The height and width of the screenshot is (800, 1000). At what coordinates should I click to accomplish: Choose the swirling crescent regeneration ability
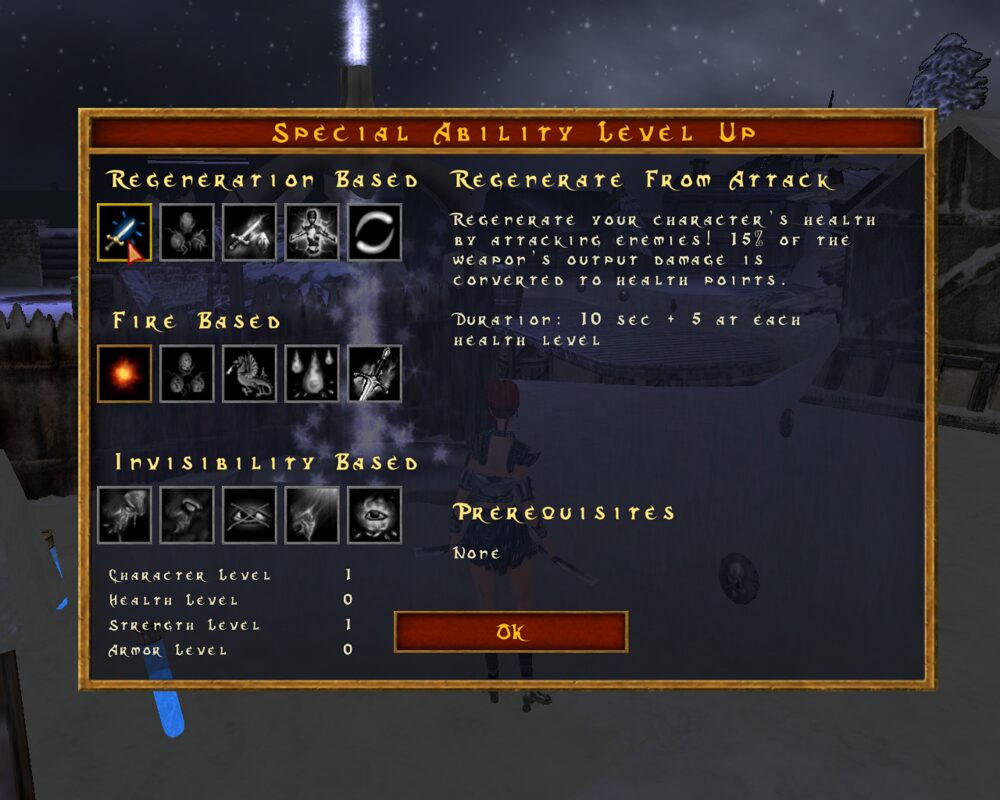tap(374, 232)
